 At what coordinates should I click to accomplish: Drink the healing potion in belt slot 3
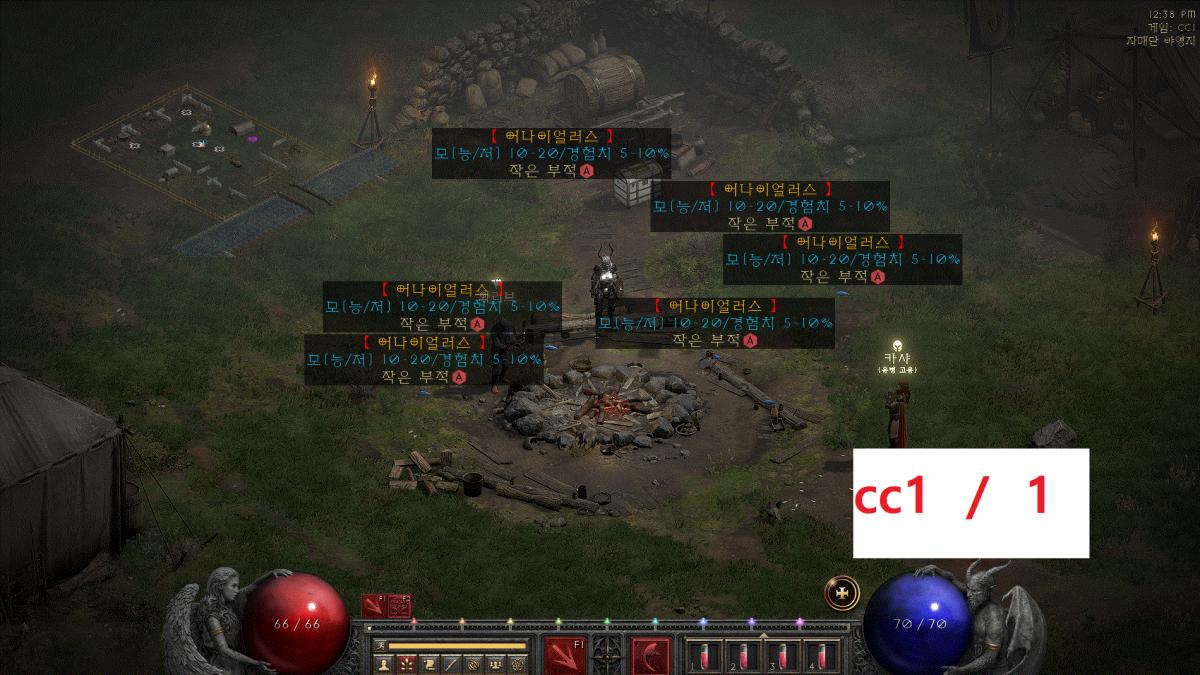[x=781, y=656]
